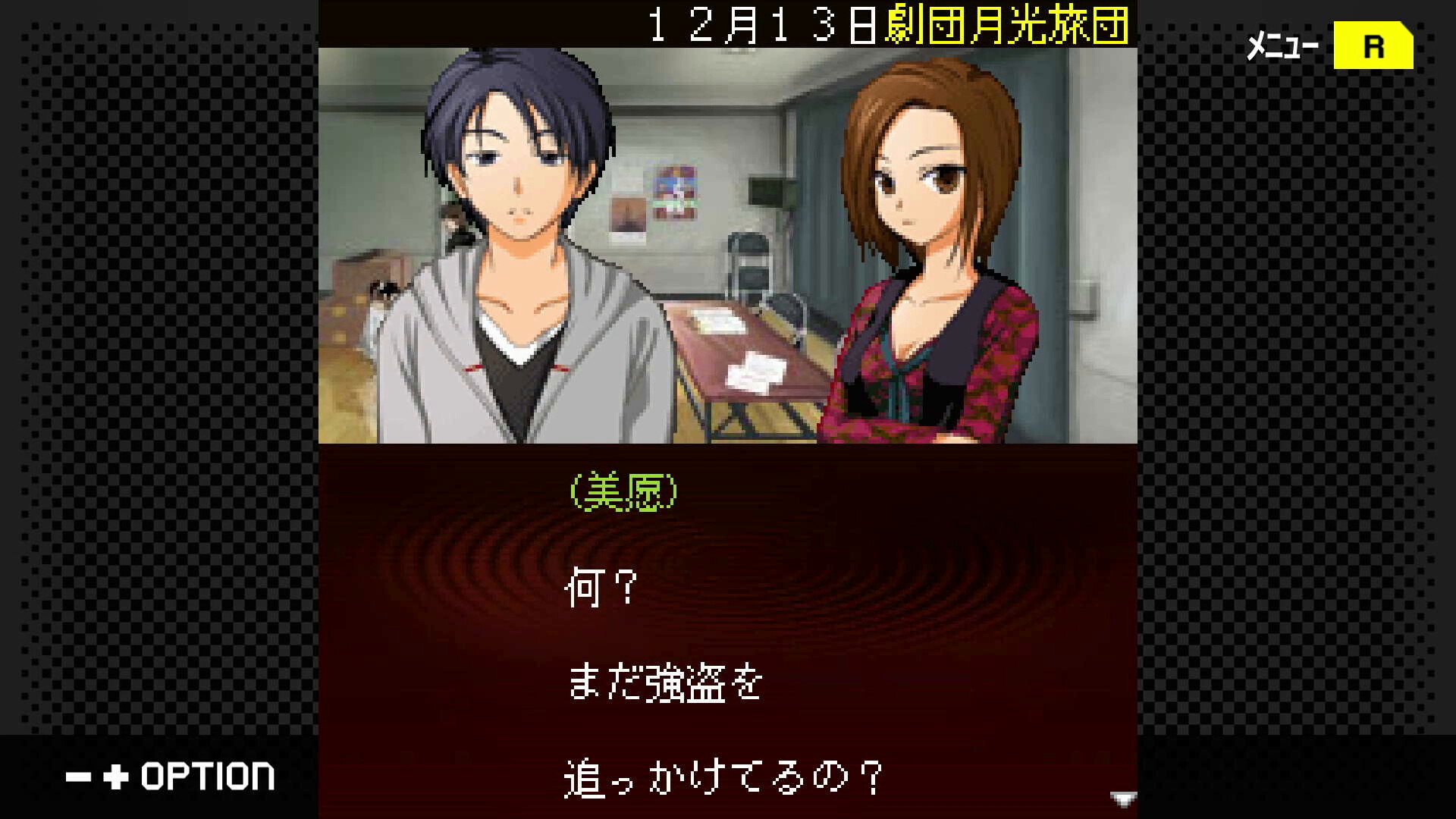
Task: Click the plus icon beside OPTION
Action: [115, 777]
